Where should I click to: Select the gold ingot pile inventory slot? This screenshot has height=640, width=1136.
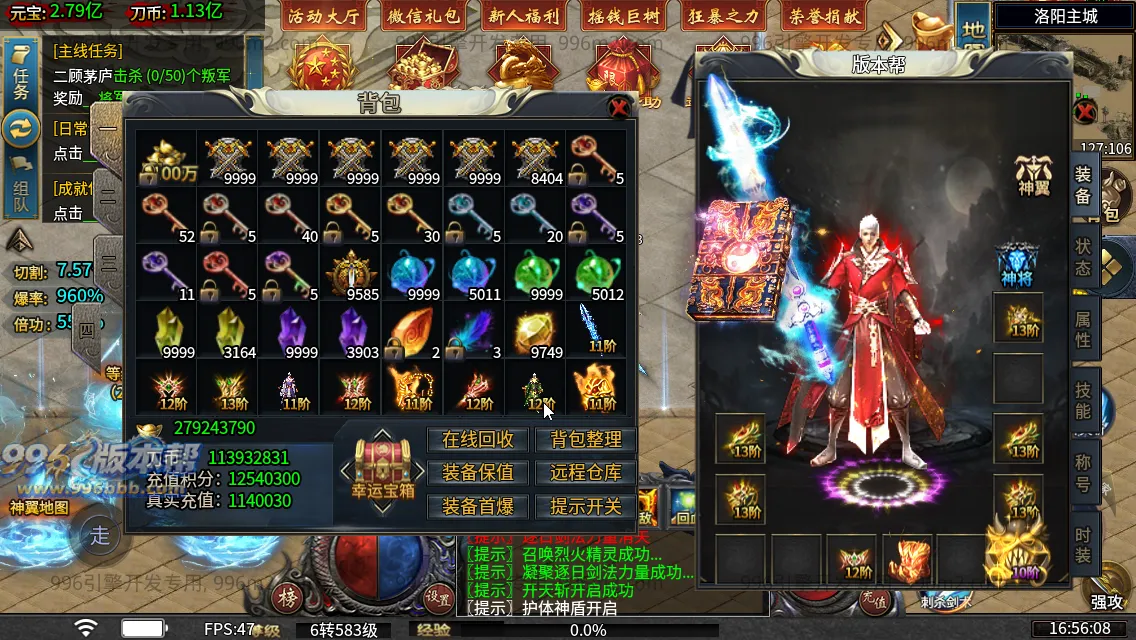click(166, 160)
